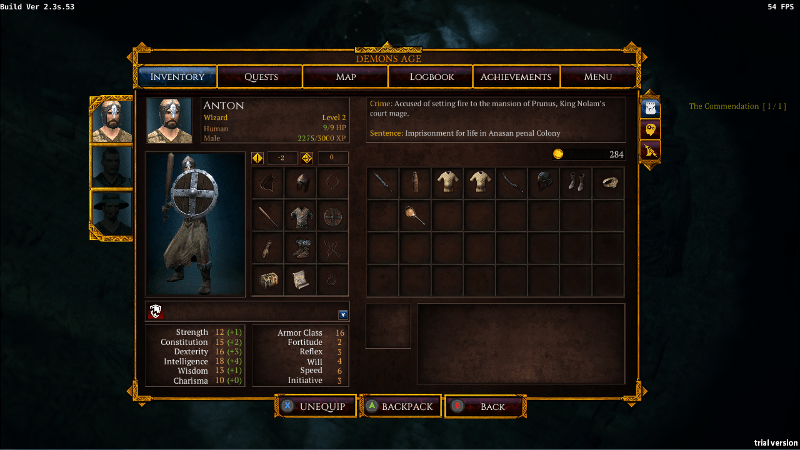Click the Unequip button
This screenshot has height=450, width=800.
coord(315,407)
